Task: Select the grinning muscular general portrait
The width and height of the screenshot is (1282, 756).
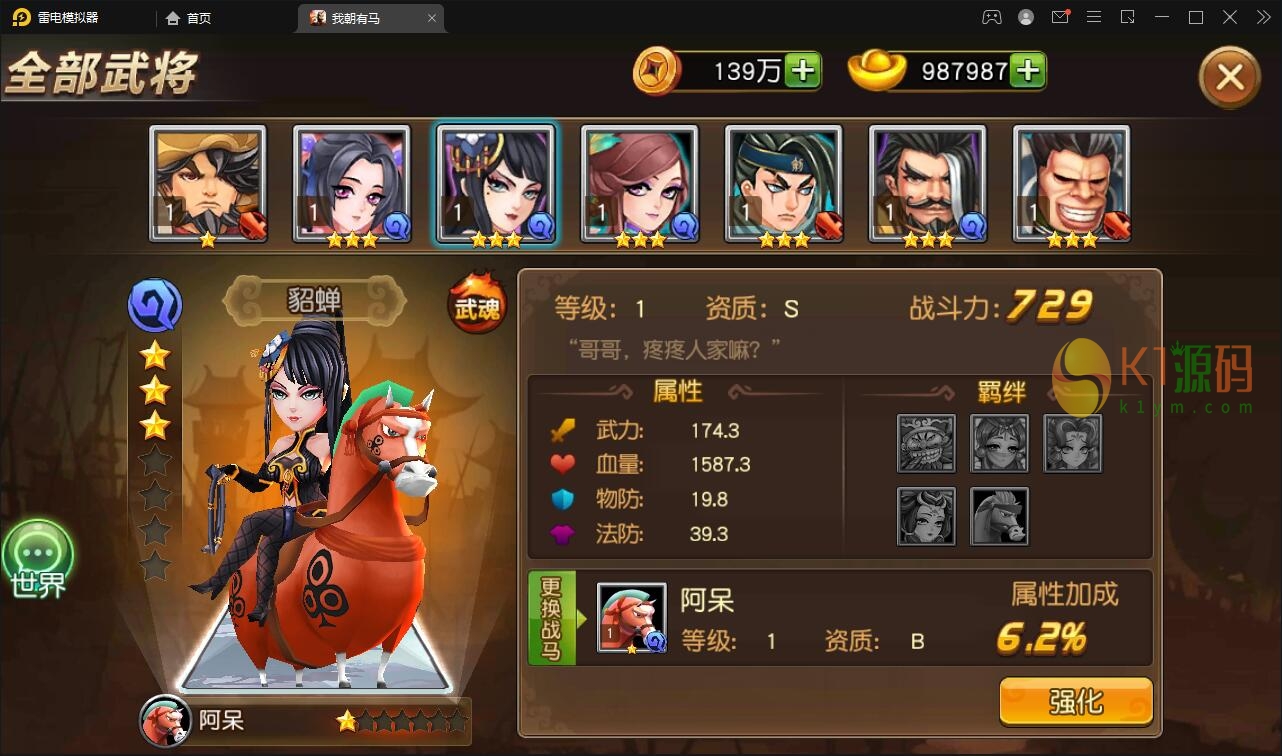Action: point(1071,184)
